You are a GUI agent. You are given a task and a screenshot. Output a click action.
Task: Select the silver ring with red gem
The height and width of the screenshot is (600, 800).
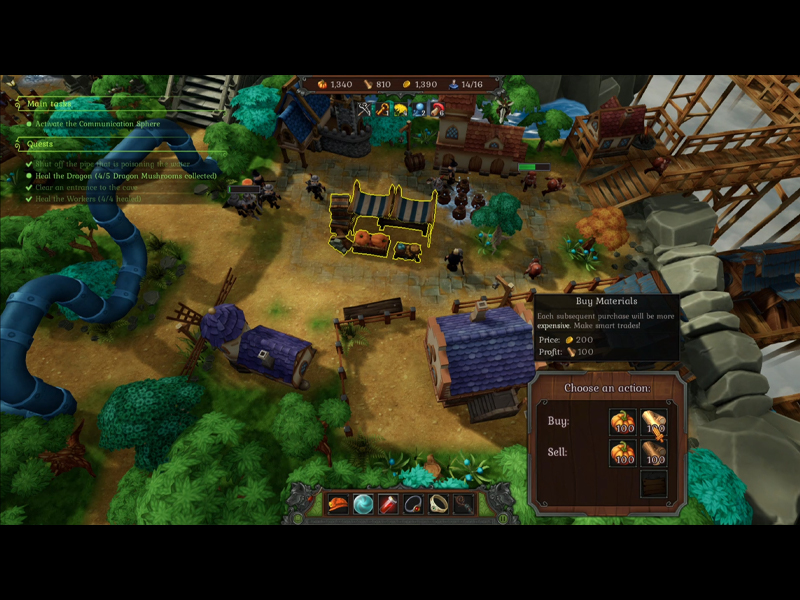(x=413, y=504)
